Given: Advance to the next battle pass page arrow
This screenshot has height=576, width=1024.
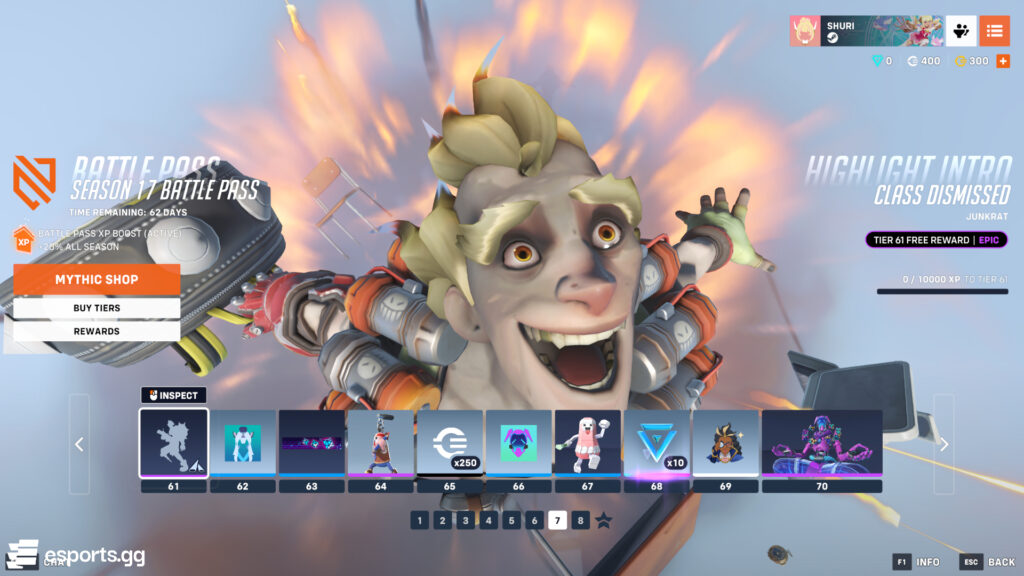Looking at the screenshot, I should 944,444.
